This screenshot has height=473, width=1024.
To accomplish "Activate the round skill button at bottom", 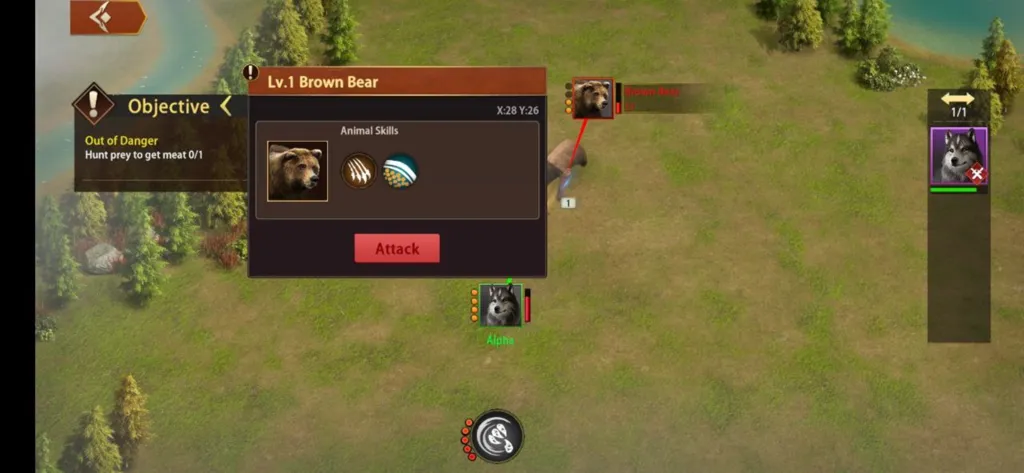I will tap(497, 436).
